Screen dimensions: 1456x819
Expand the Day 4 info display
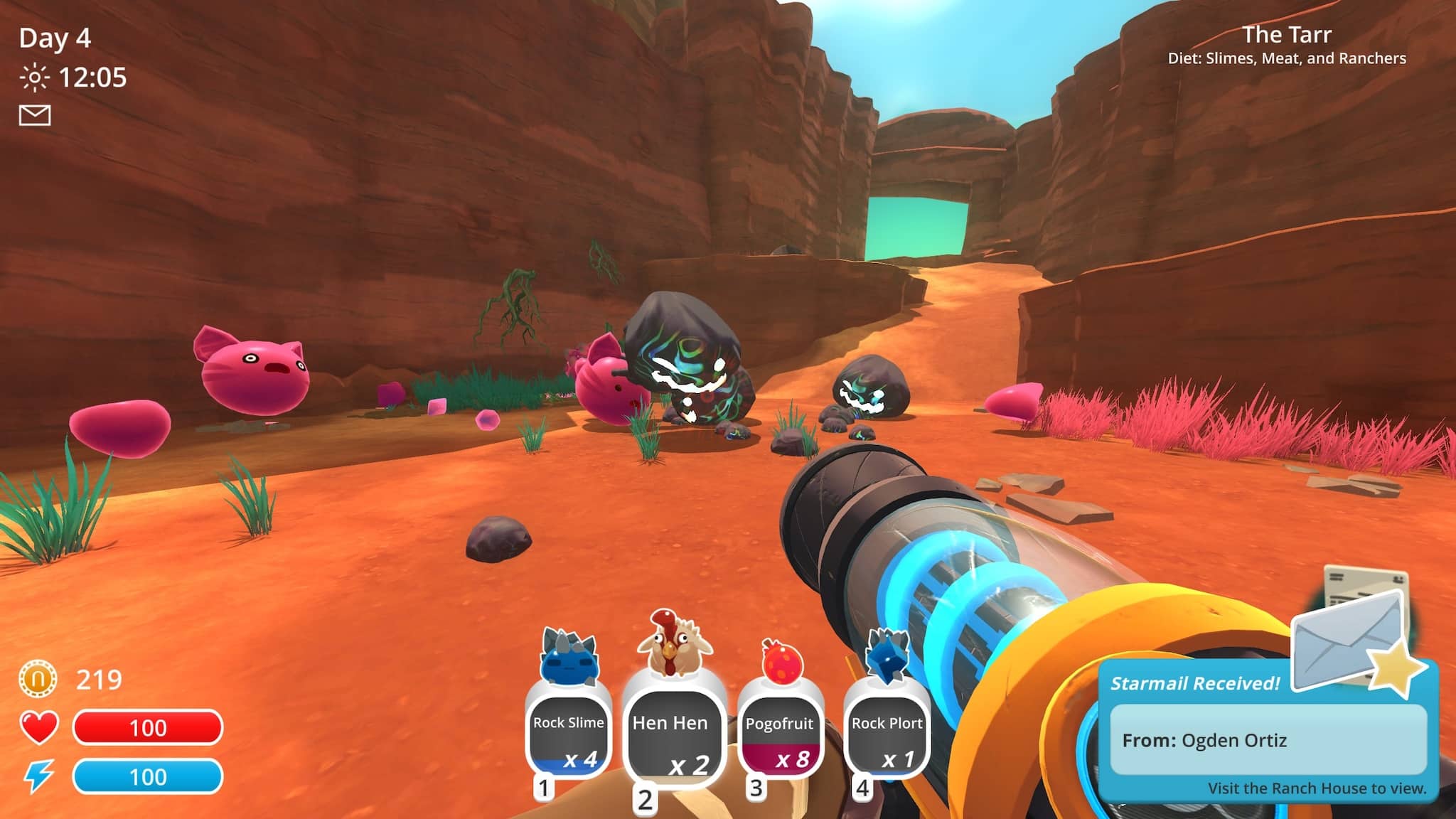pos(53,39)
